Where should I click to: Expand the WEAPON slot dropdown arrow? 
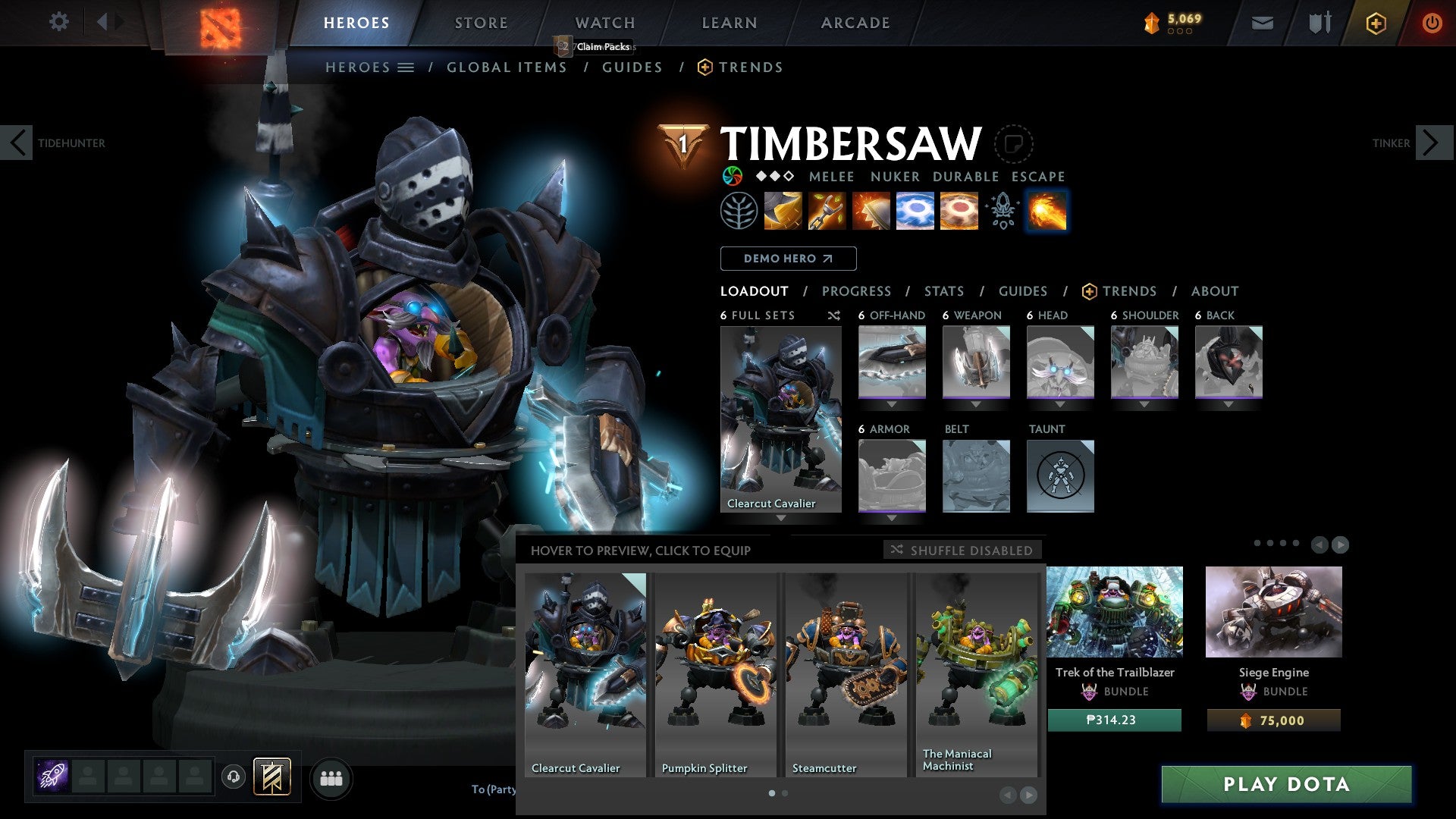coord(976,404)
